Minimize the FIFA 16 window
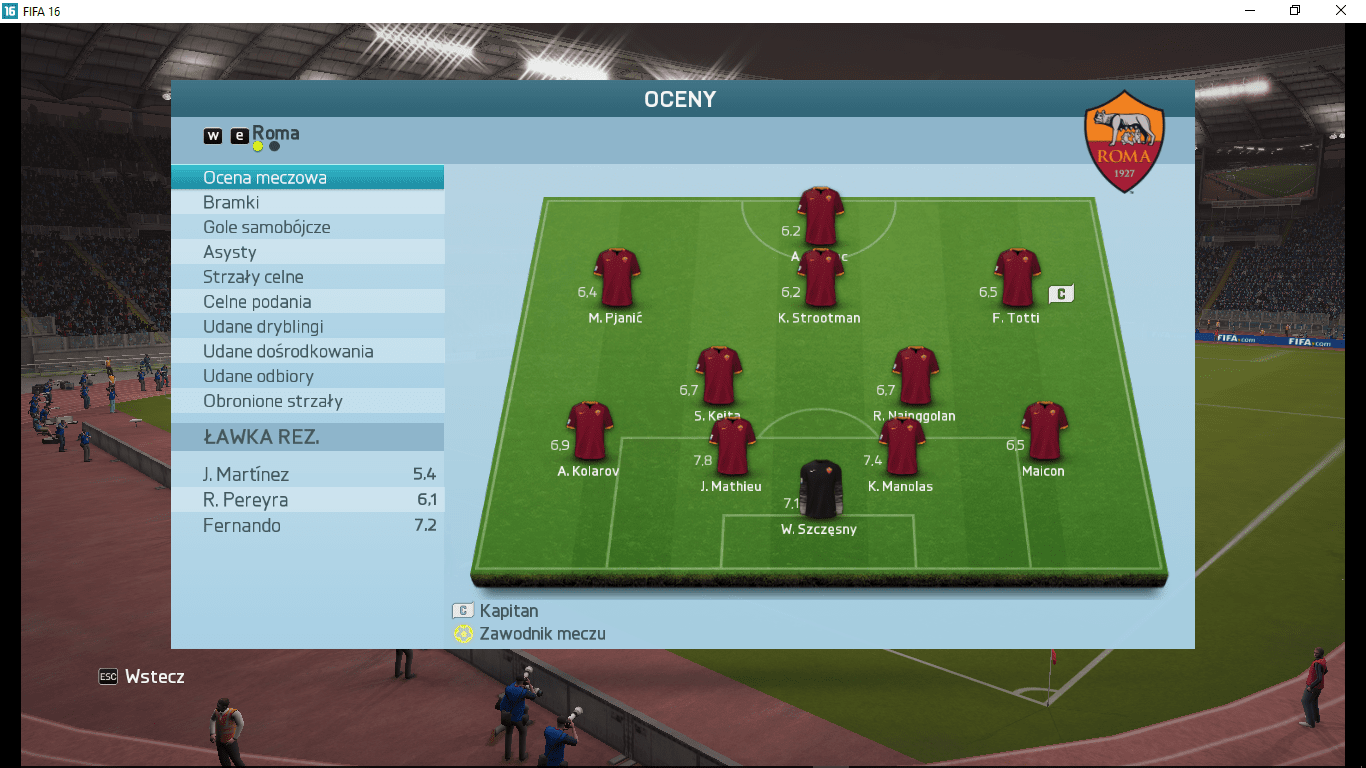The width and height of the screenshot is (1366, 768). coord(1250,10)
